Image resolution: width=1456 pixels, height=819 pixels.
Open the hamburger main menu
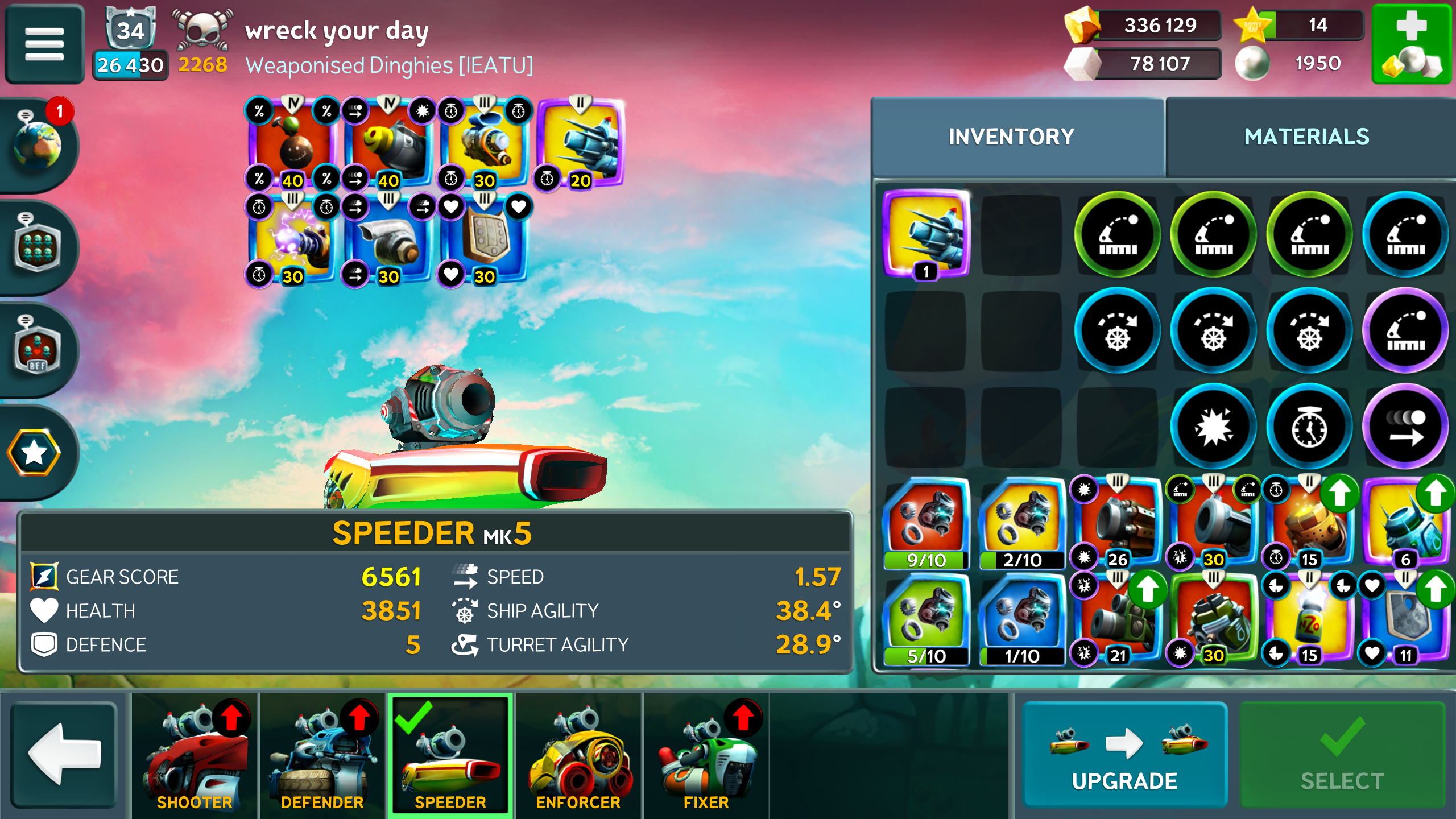[44, 44]
